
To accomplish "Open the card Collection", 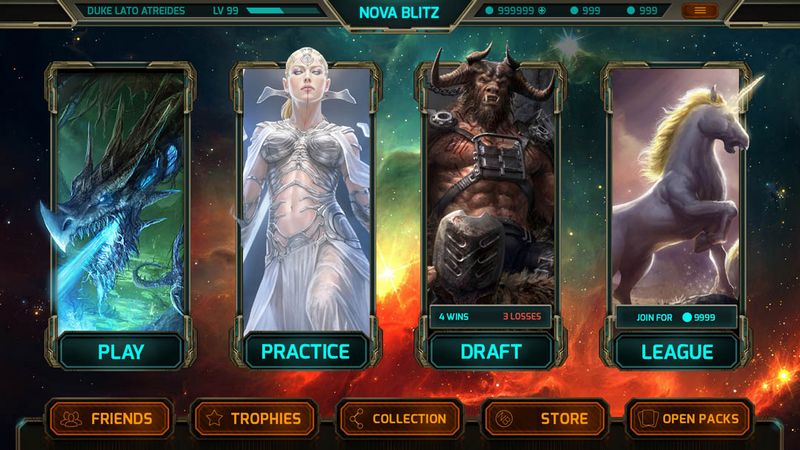I will (x=400, y=419).
